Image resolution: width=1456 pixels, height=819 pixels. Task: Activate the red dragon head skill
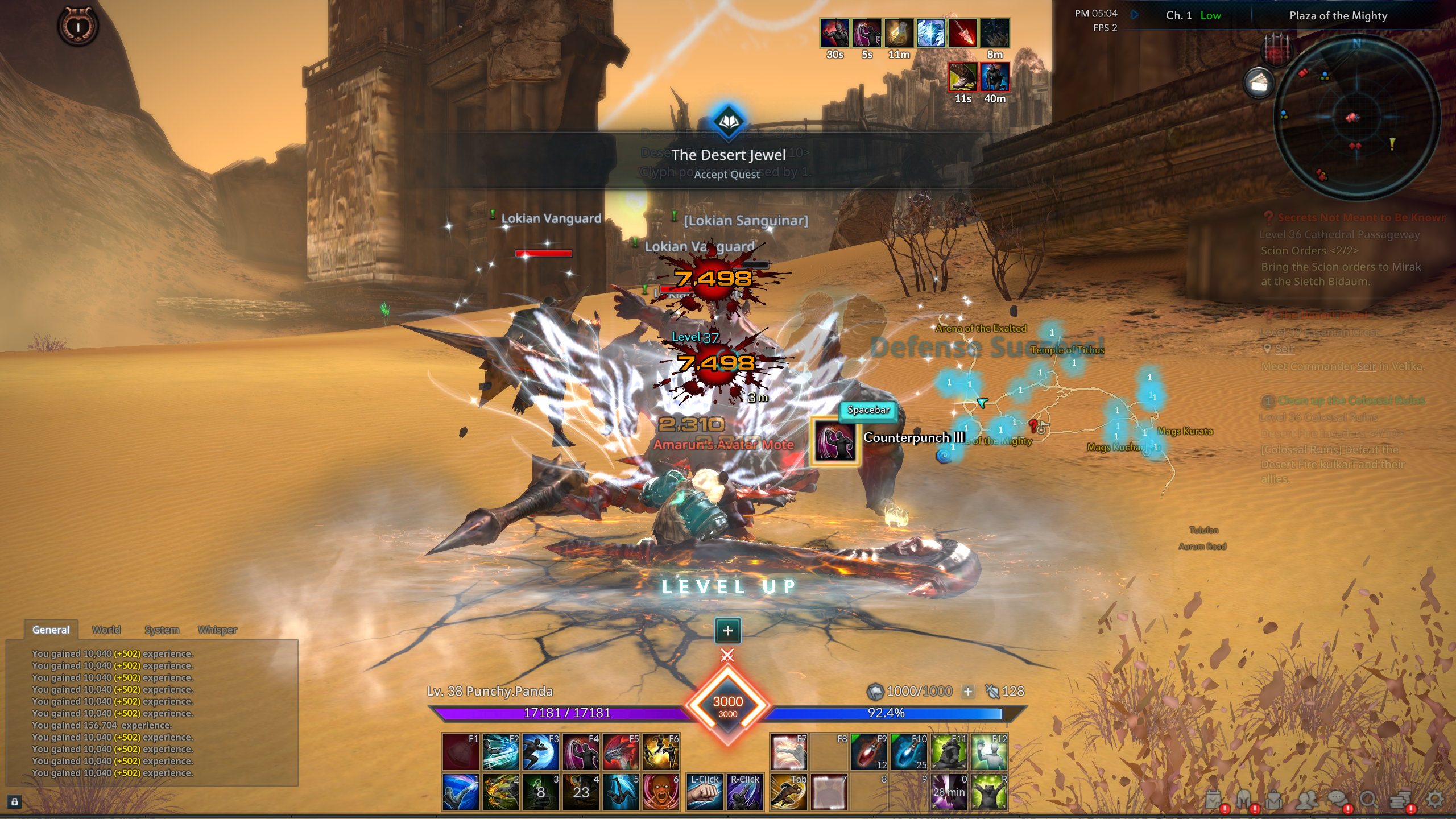(x=621, y=751)
